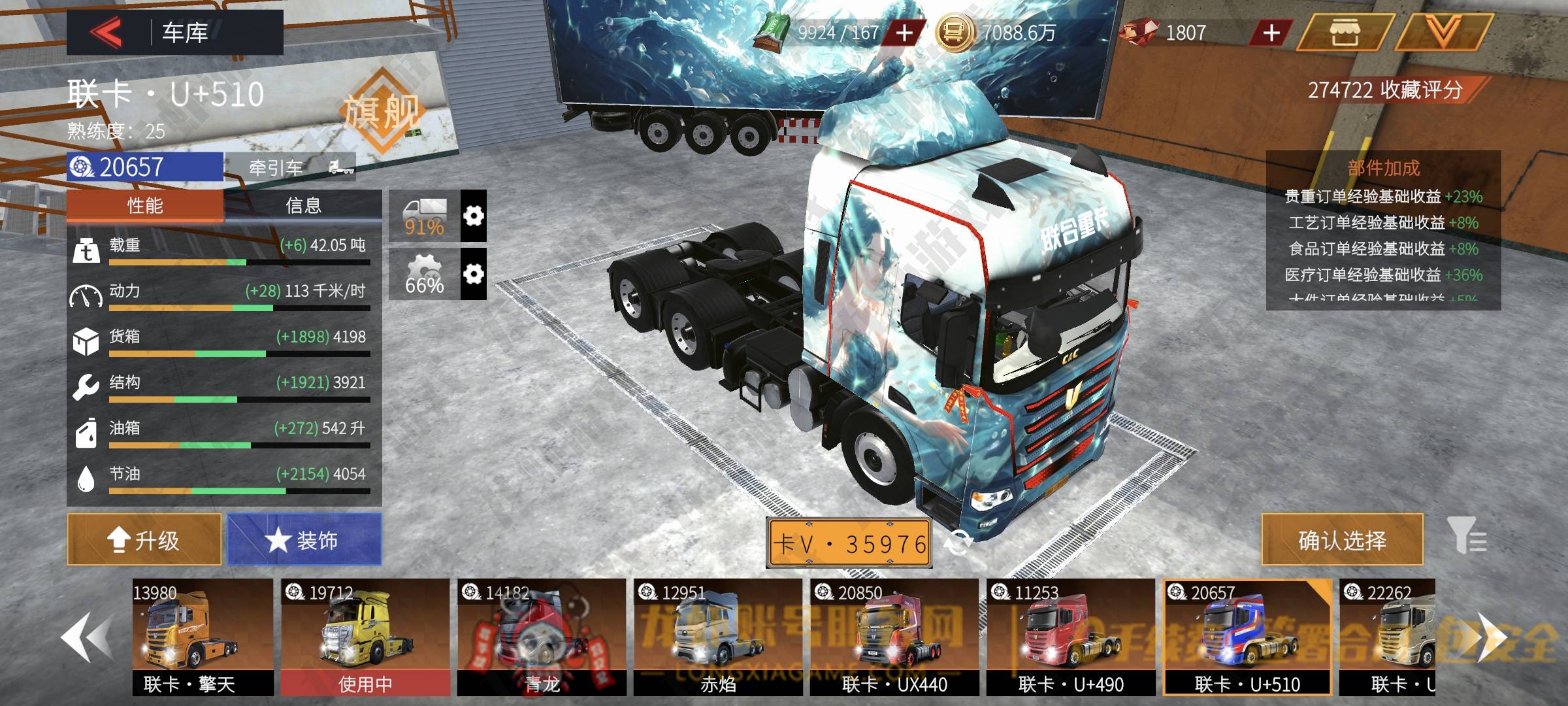Switch to the 性能 performance tab

click(x=145, y=206)
